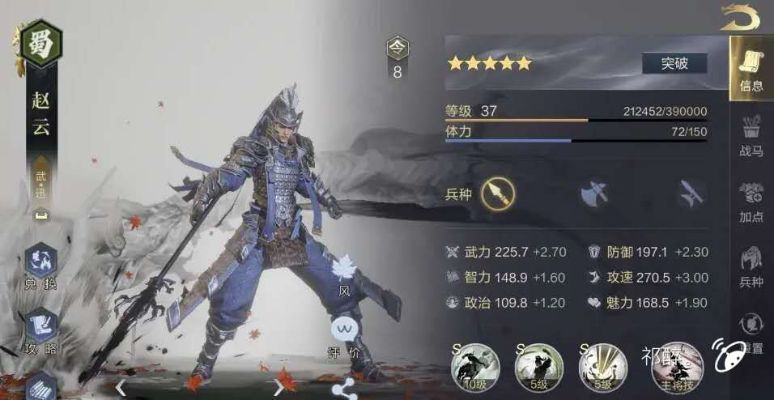
Task: Pick the crossed-swords troop type icon
Action: tap(689, 192)
